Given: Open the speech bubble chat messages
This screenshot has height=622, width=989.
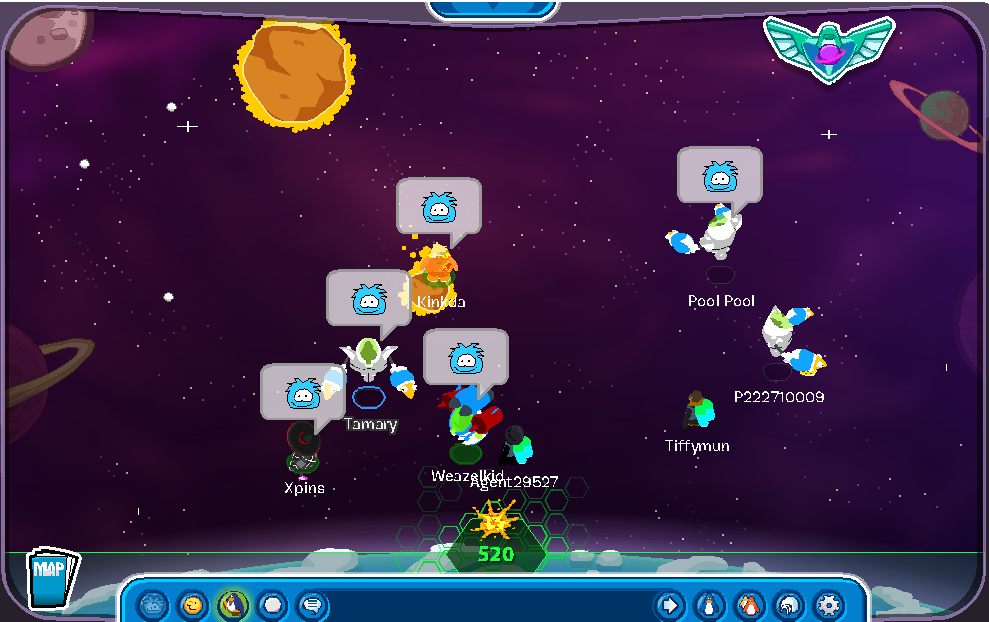Looking at the screenshot, I should [x=312, y=605].
